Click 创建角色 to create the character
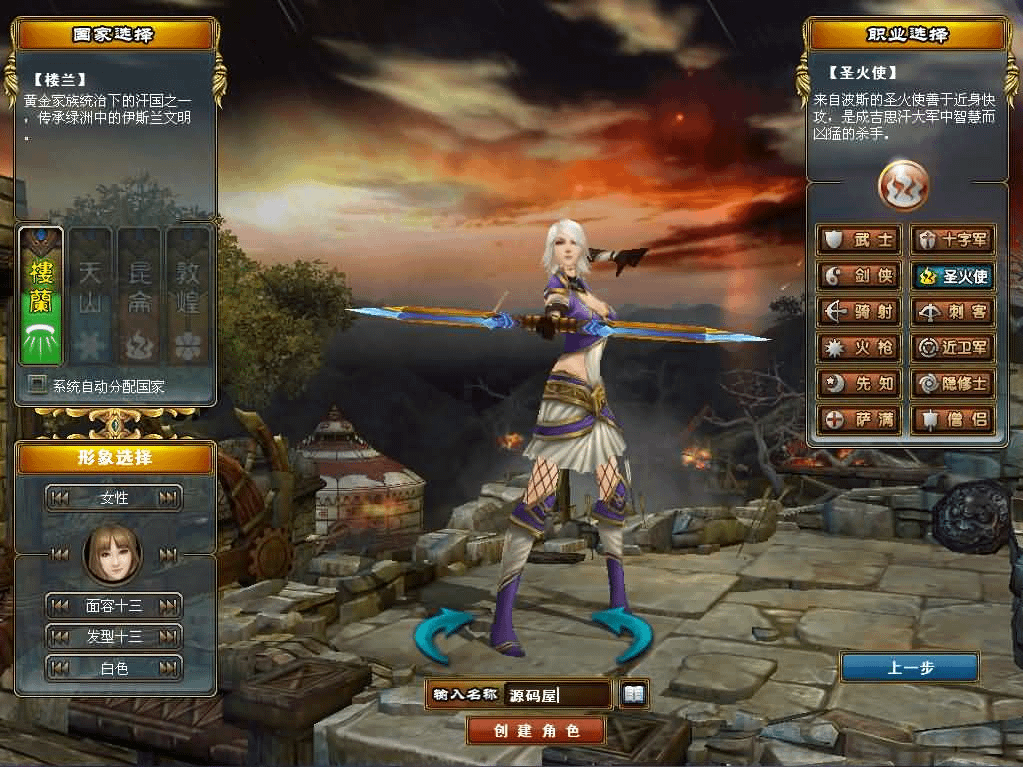 click(536, 730)
